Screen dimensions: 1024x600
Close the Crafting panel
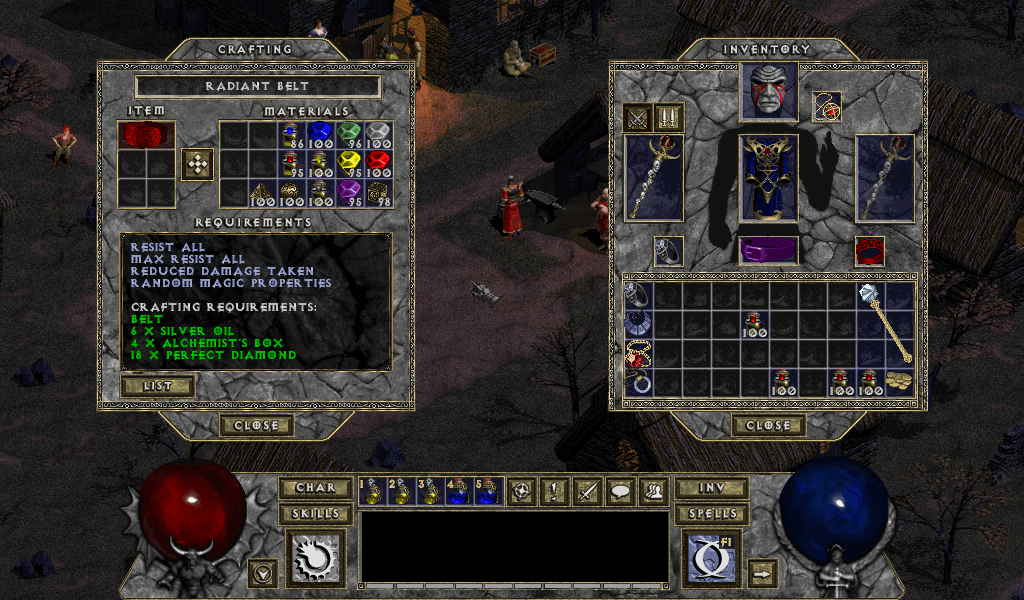tap(257, 425)
